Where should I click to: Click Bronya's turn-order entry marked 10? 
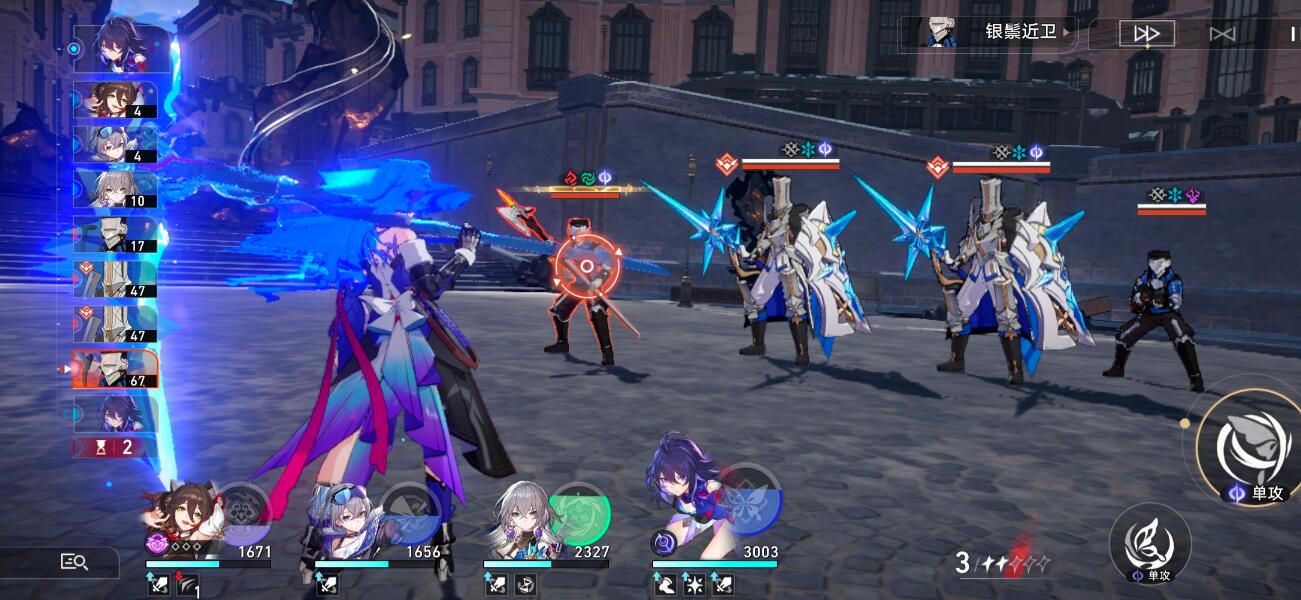115,188
